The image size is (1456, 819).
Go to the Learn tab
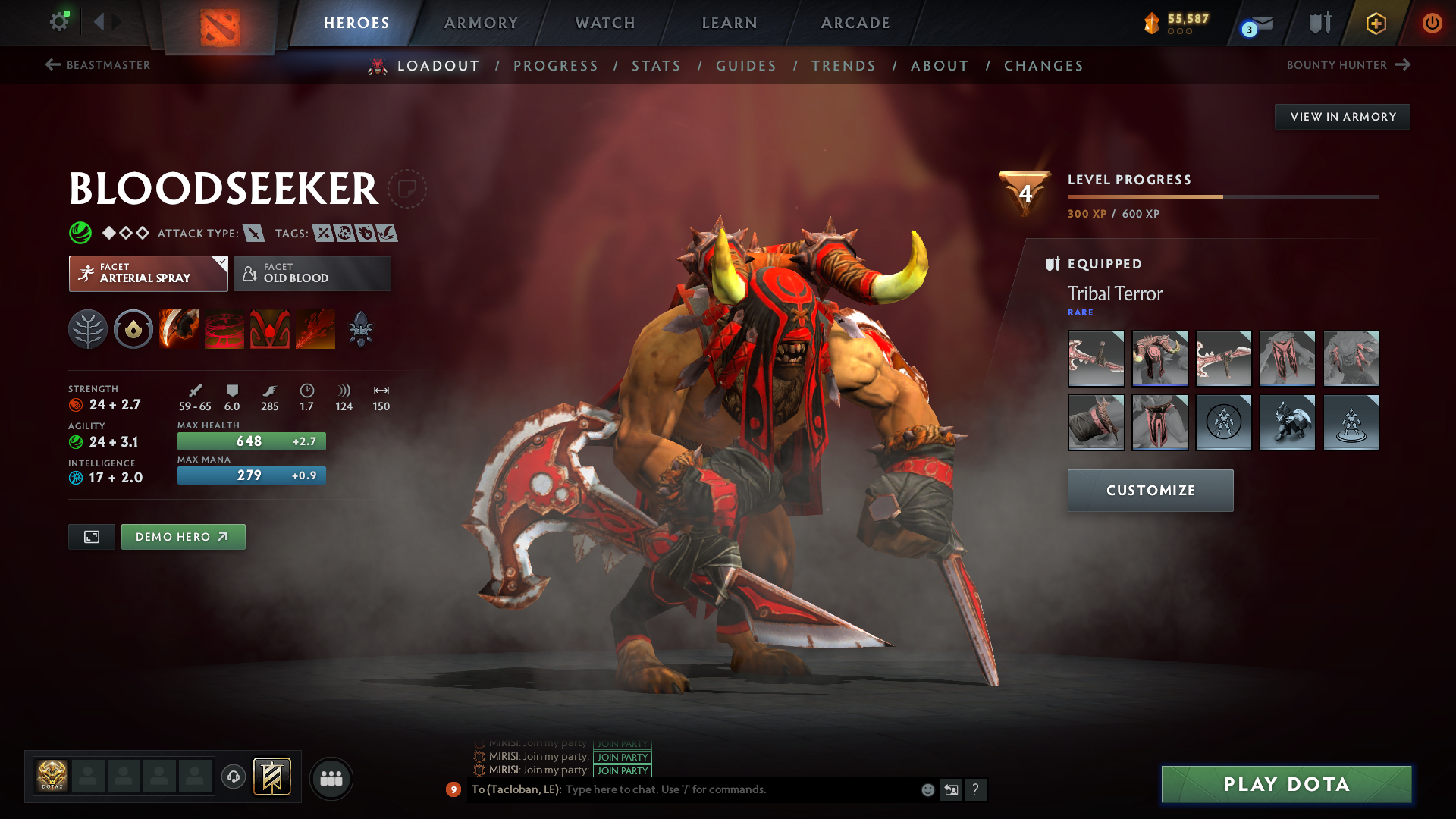tap(730, 23)
